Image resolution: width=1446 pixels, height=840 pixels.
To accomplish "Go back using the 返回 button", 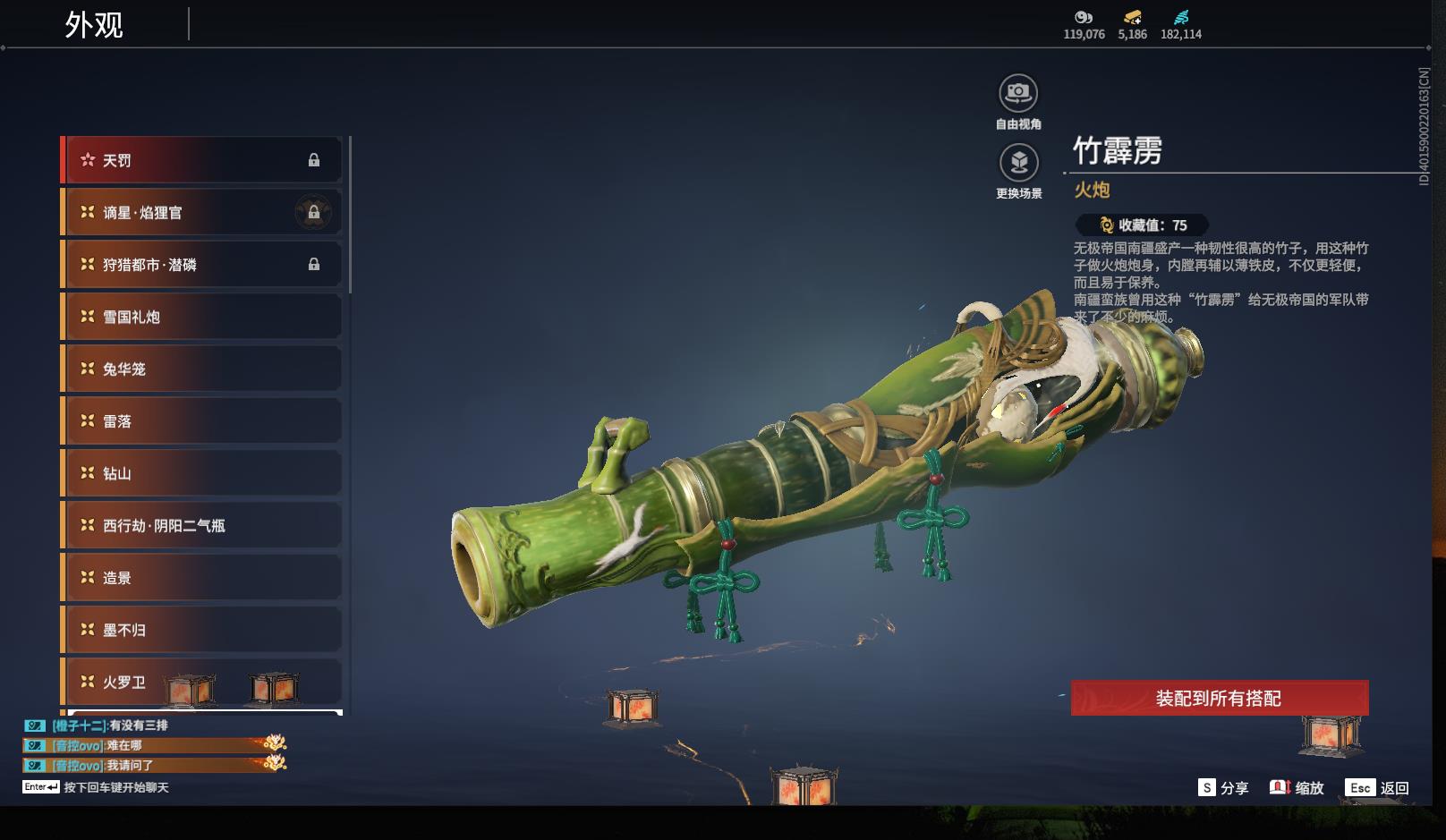I will pyautogui.click(x=1379, y=787).
